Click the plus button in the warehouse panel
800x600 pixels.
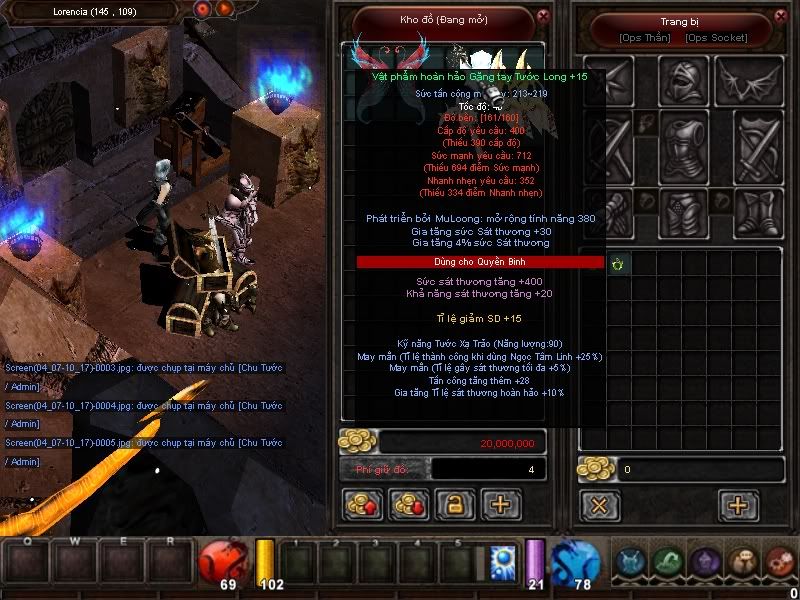click(501, 505)
